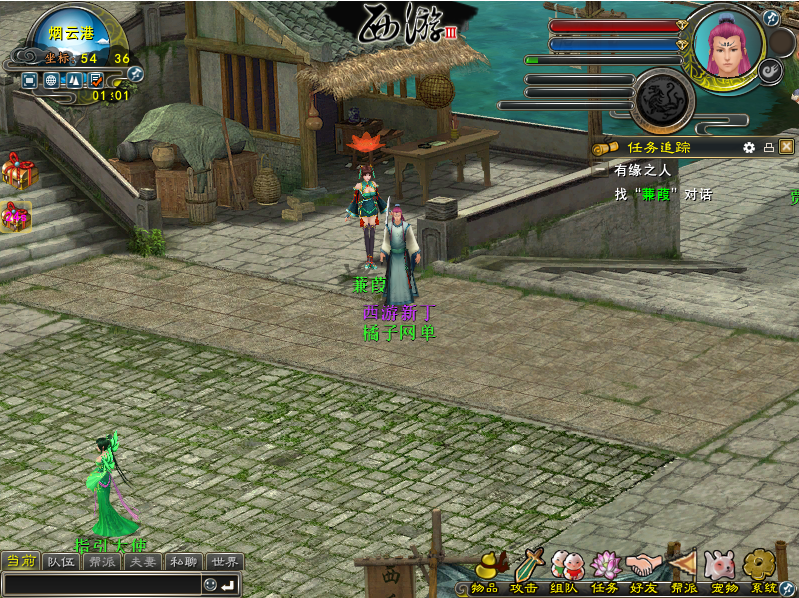Open the 物品 inventory bag
Viewport: 799px width, 598px height.
[487, 568]
